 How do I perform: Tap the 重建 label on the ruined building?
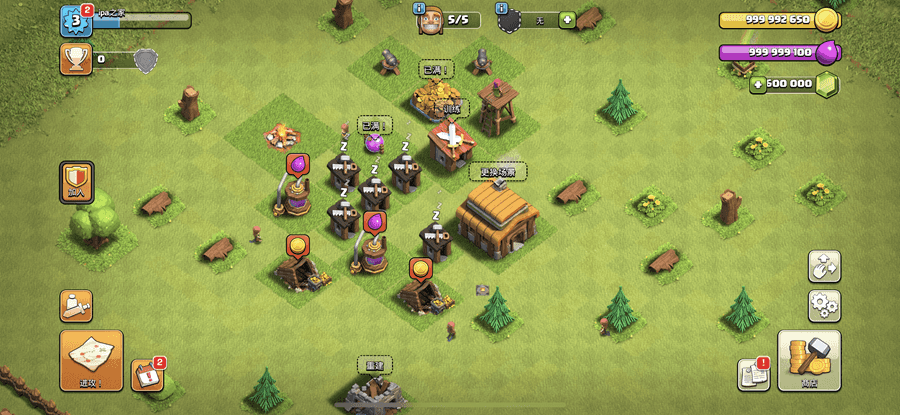coord(374,365)
